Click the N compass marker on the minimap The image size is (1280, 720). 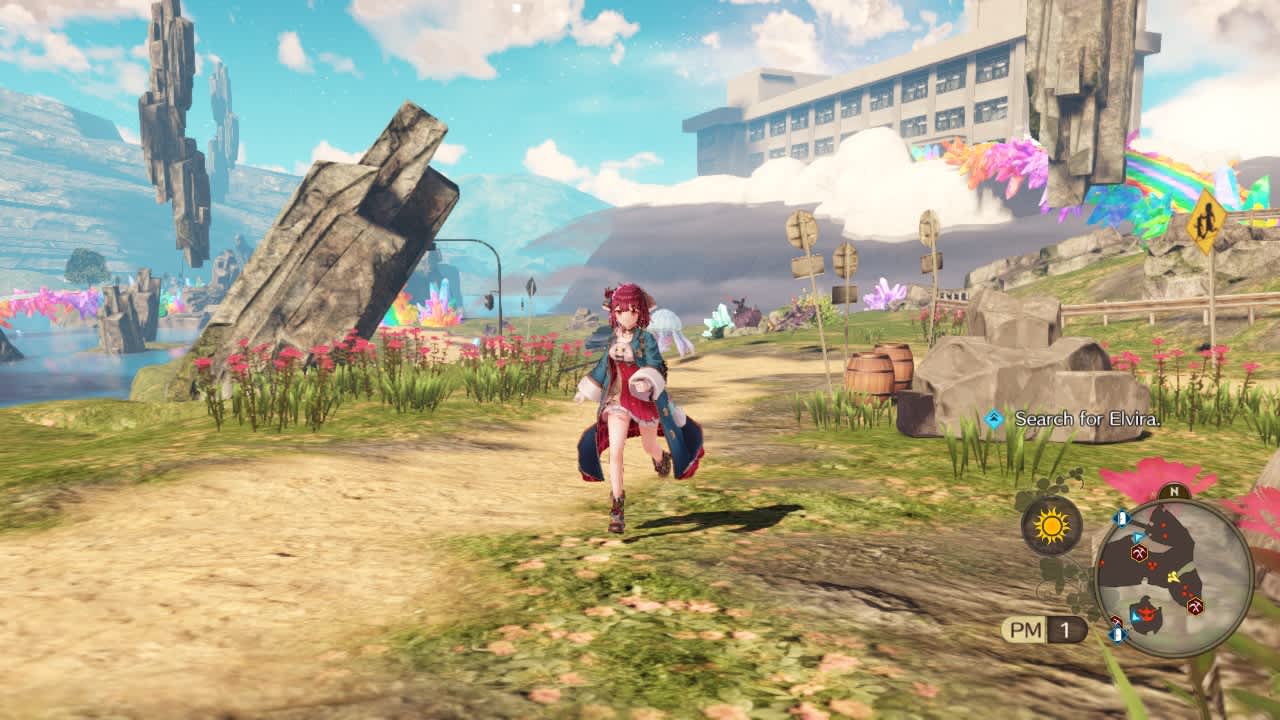pos(1173,490)
